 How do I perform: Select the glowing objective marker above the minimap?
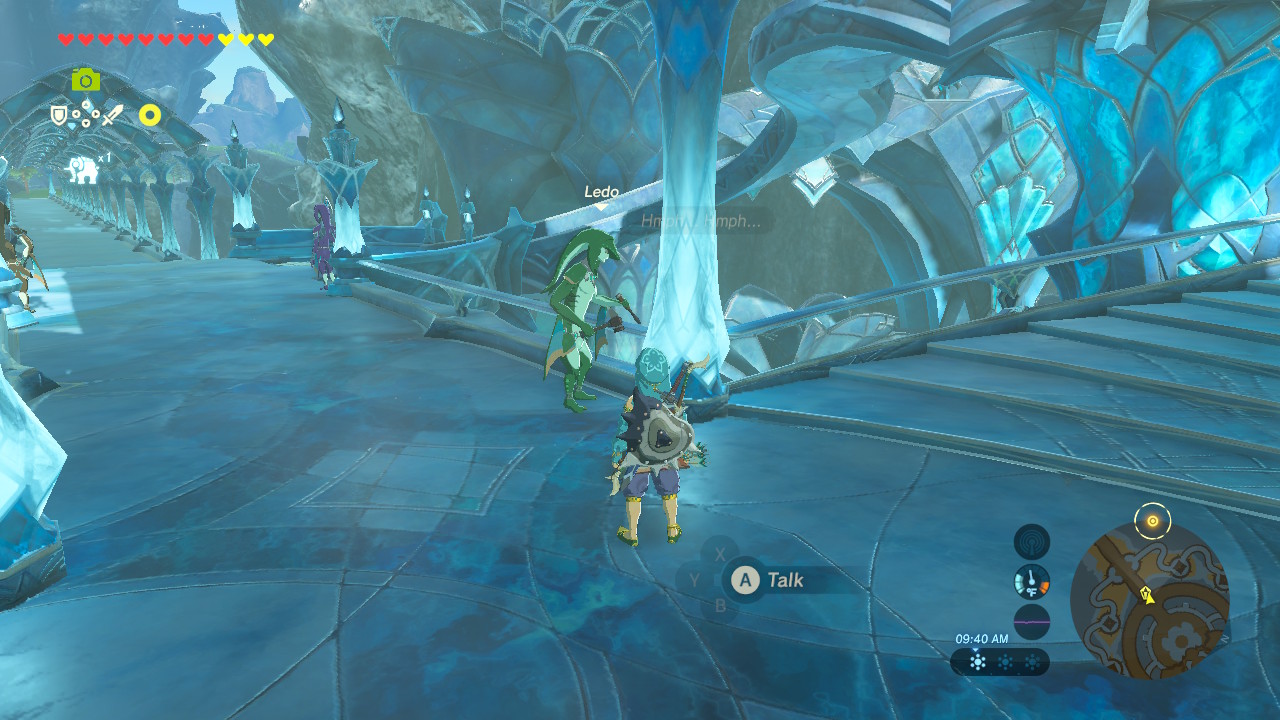[x=1153, y=520]
